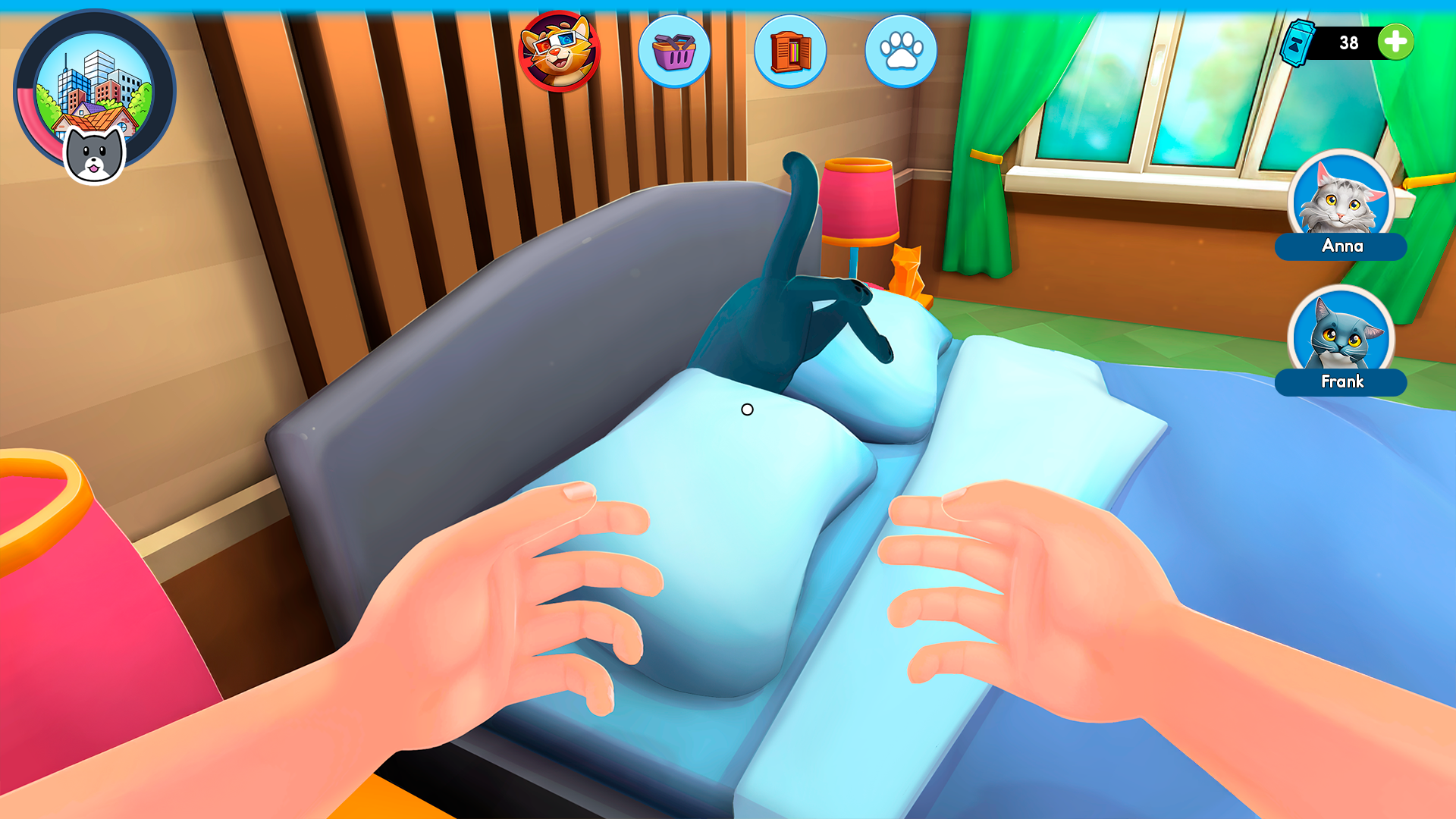Tap the orange cat figurine on the nightstand

point(908,273)
